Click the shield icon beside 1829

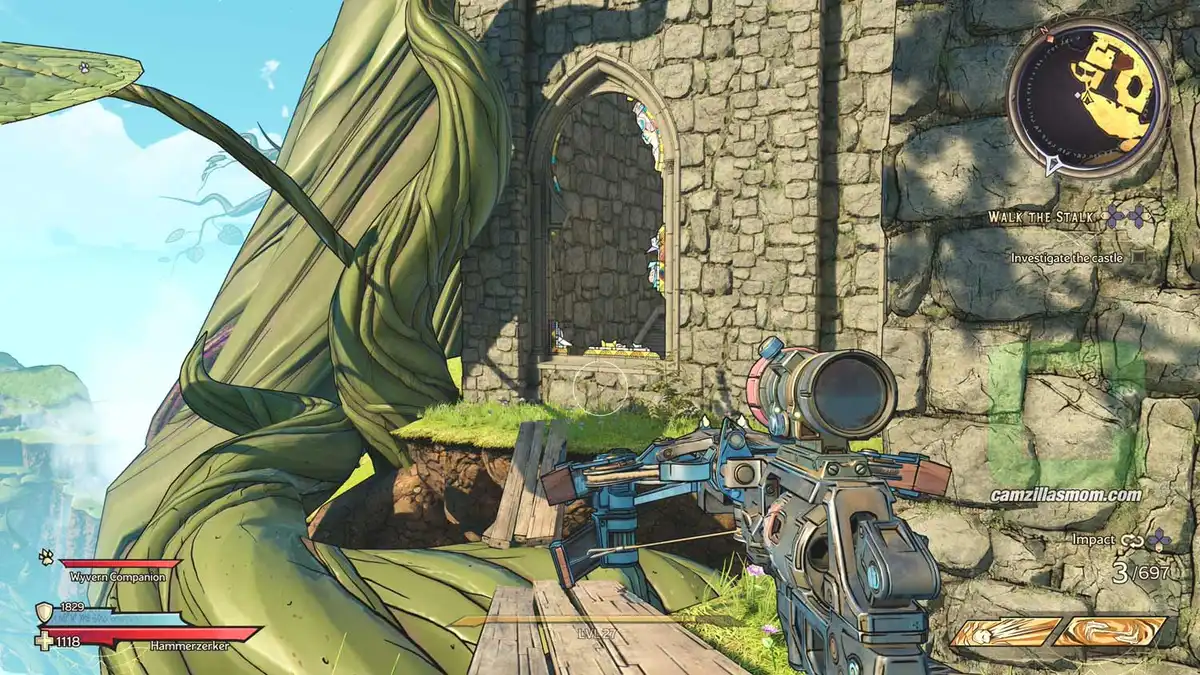45,612
